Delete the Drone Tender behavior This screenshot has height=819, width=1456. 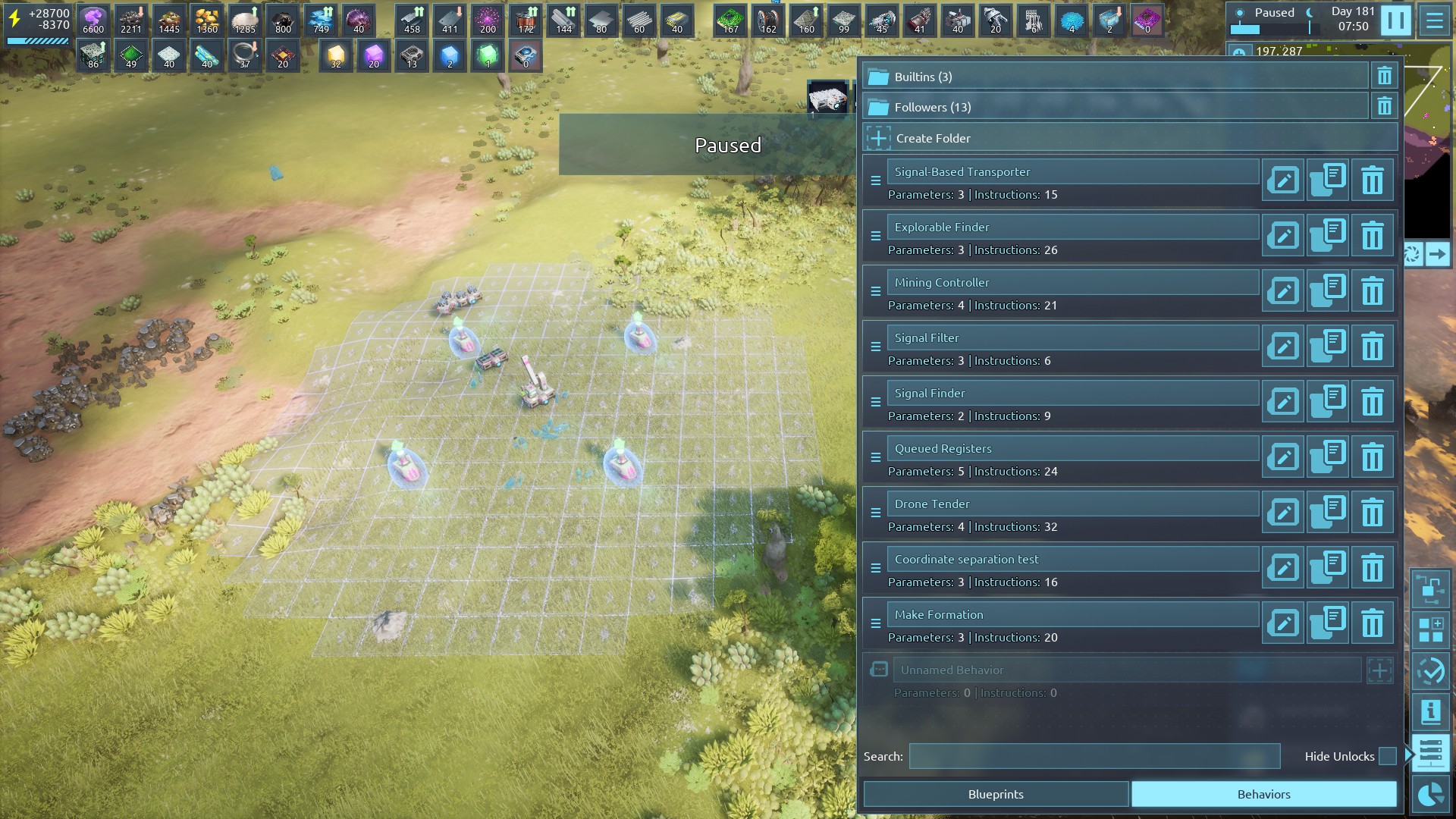pyautogui.click(x=1372, y=513)
